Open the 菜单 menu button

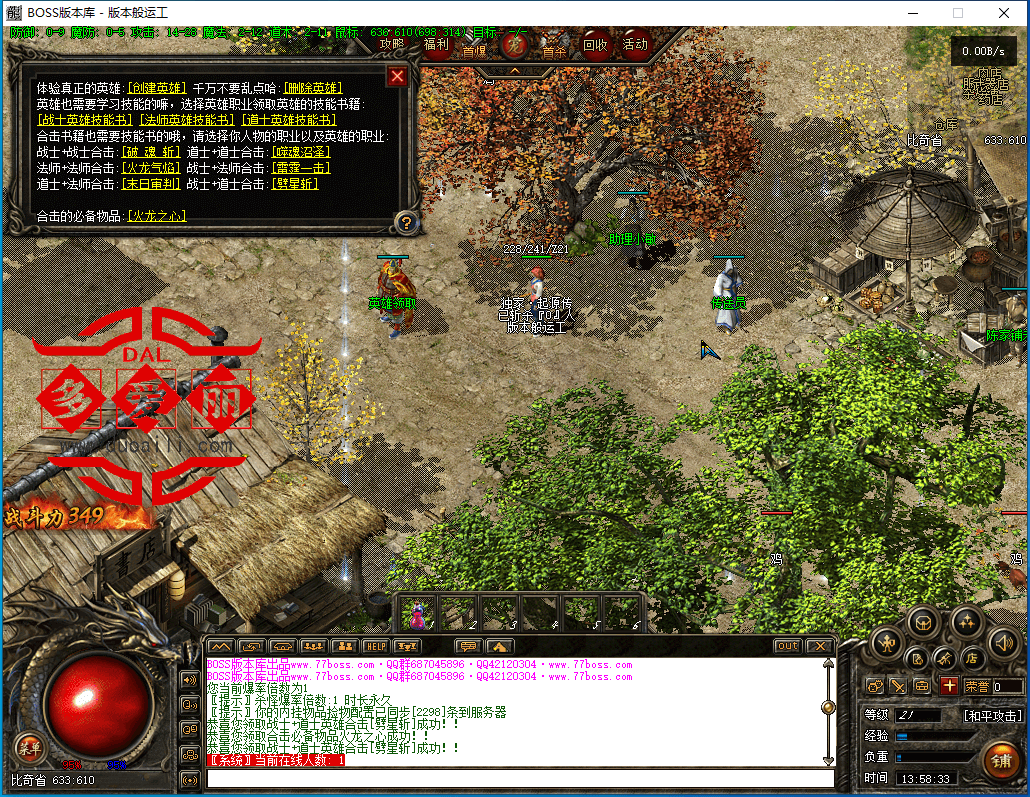(x=28, y=746)
